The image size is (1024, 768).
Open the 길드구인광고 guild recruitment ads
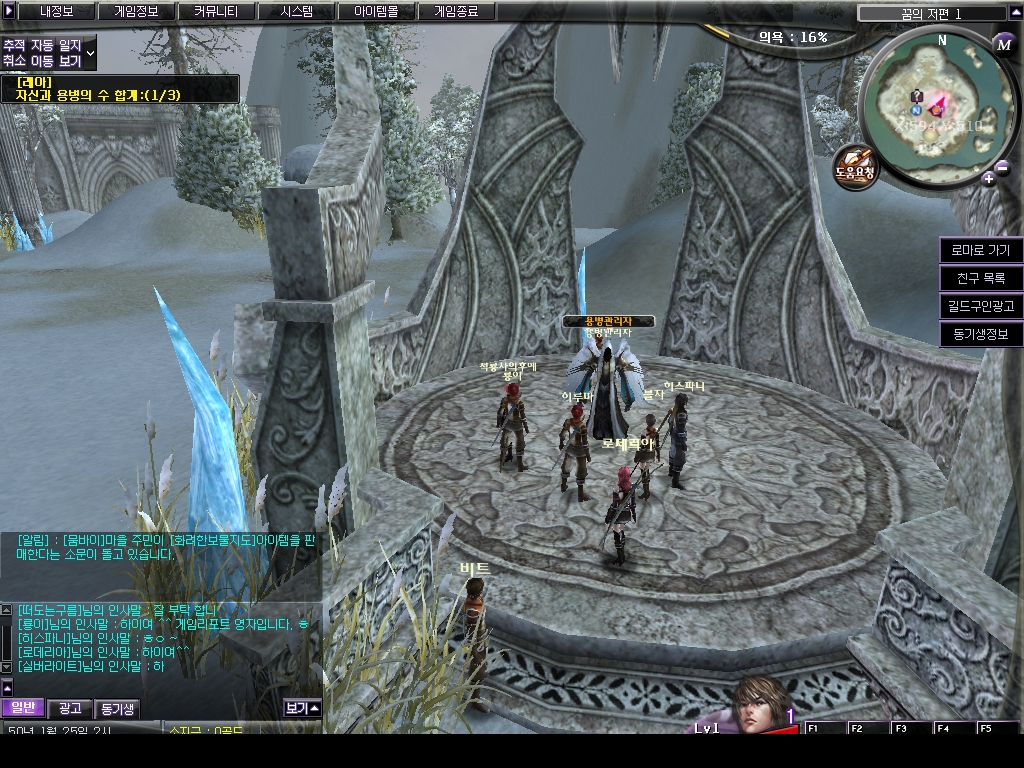tap(980, 306)
